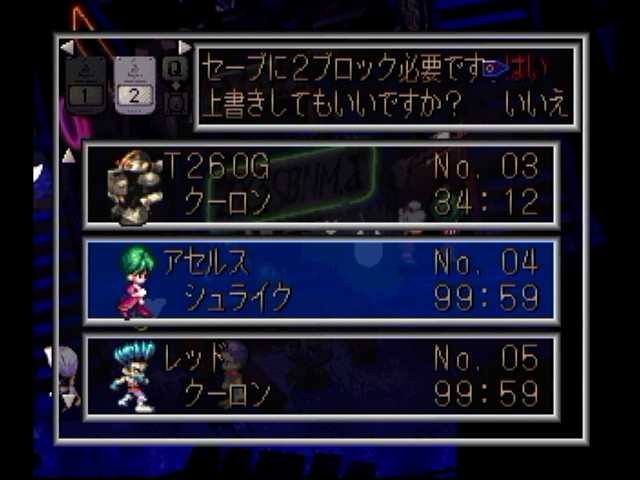Decline overwrite with いいえ
The width and height of the screenshot is (640, 480).
click(535, 104)
